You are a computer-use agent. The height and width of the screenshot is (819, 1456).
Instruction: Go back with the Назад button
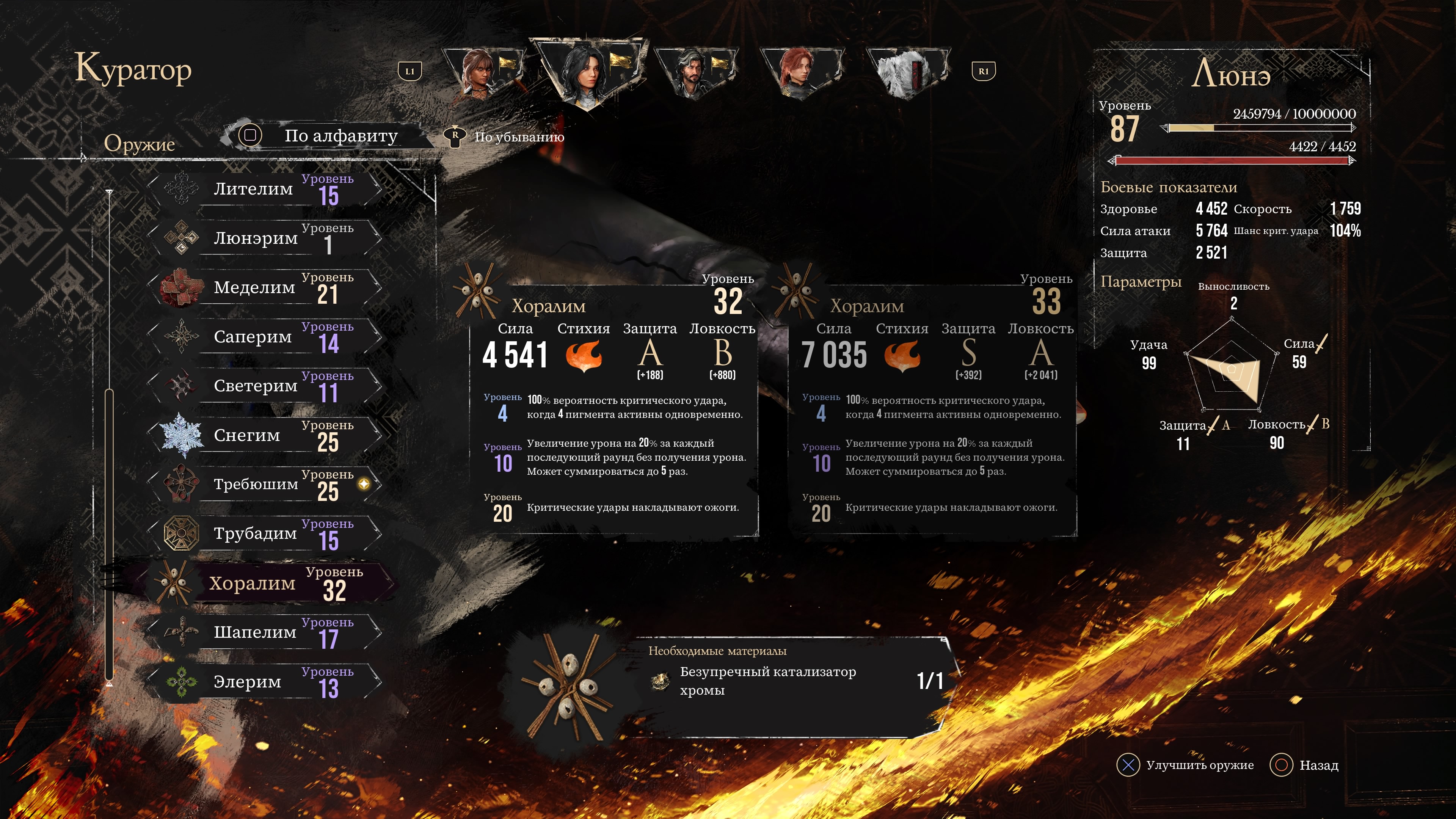(x=1304, y=765)
